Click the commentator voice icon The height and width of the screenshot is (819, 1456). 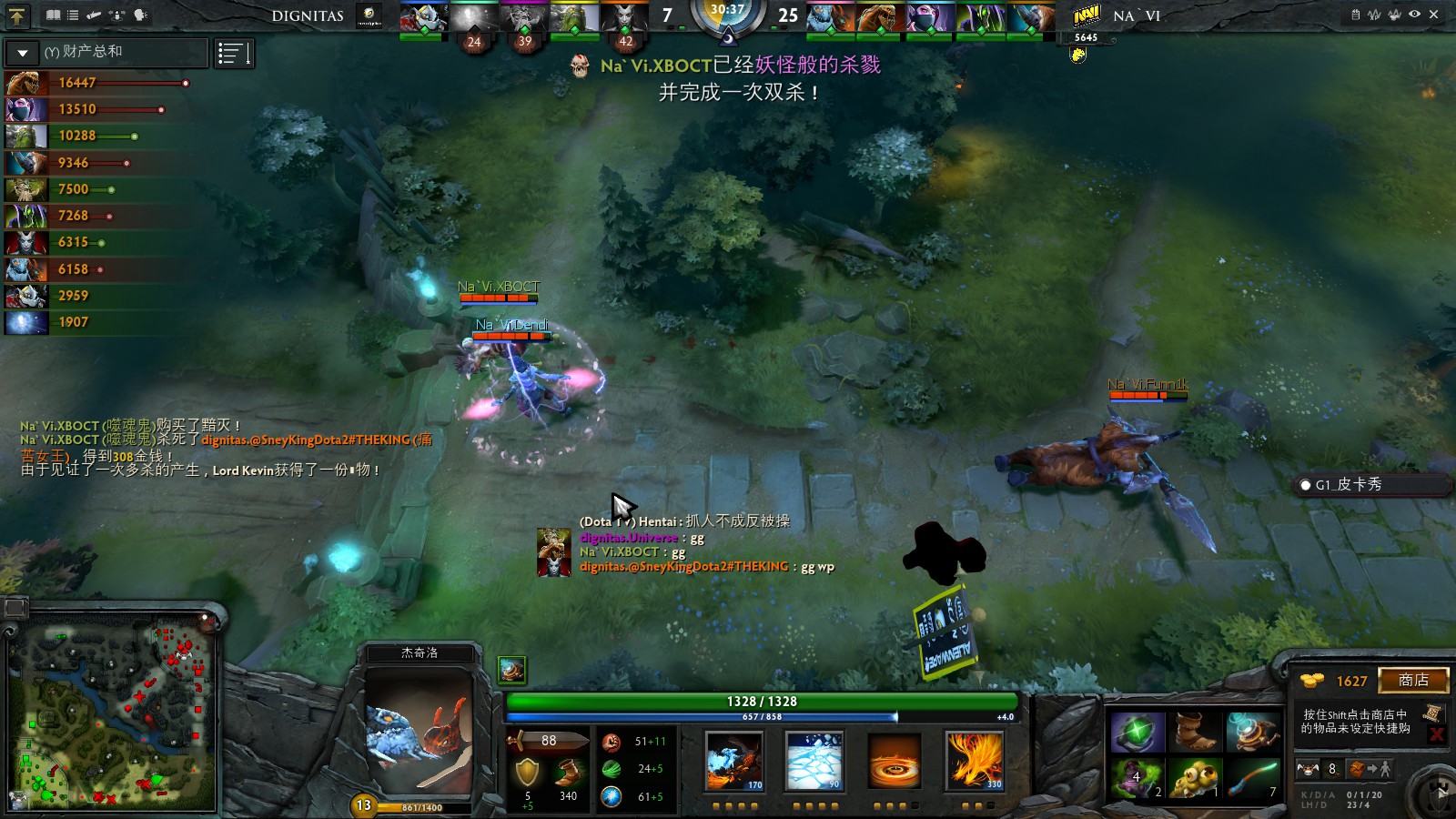coord(137,15)
